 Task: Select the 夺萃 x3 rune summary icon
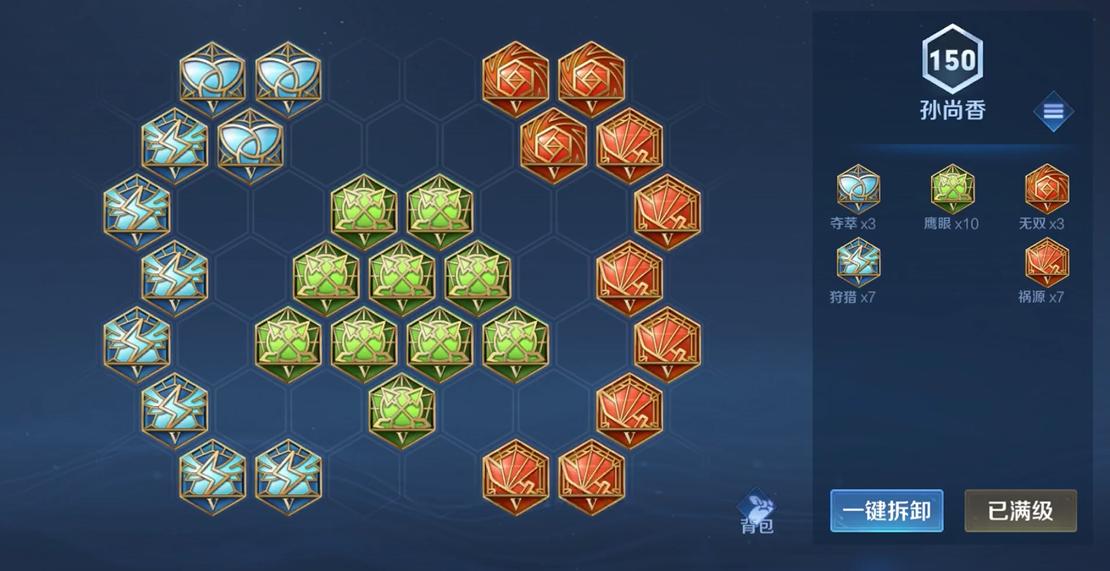coord(858,188)
